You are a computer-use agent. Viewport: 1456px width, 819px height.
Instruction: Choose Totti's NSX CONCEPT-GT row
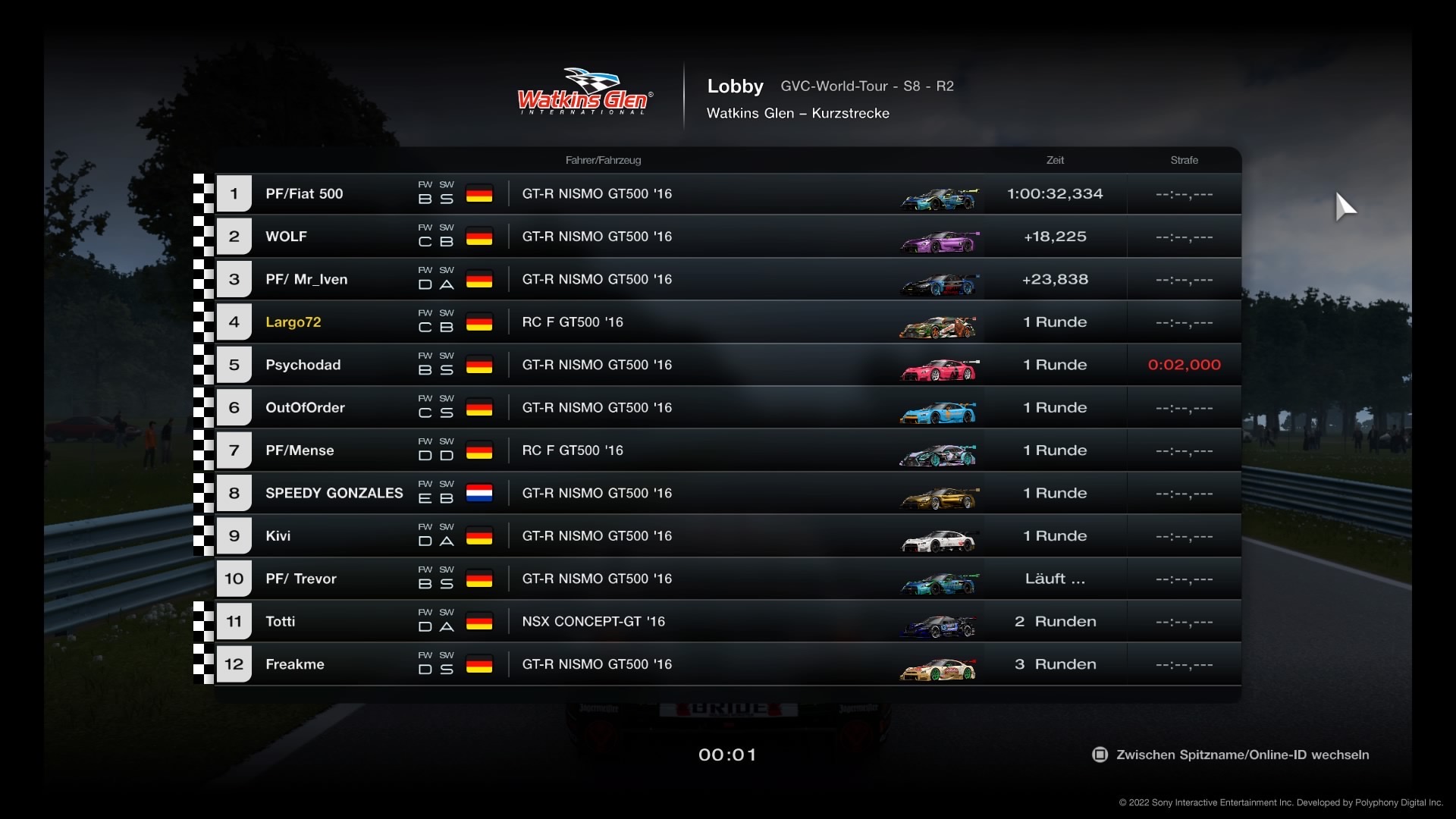(728, 622)
